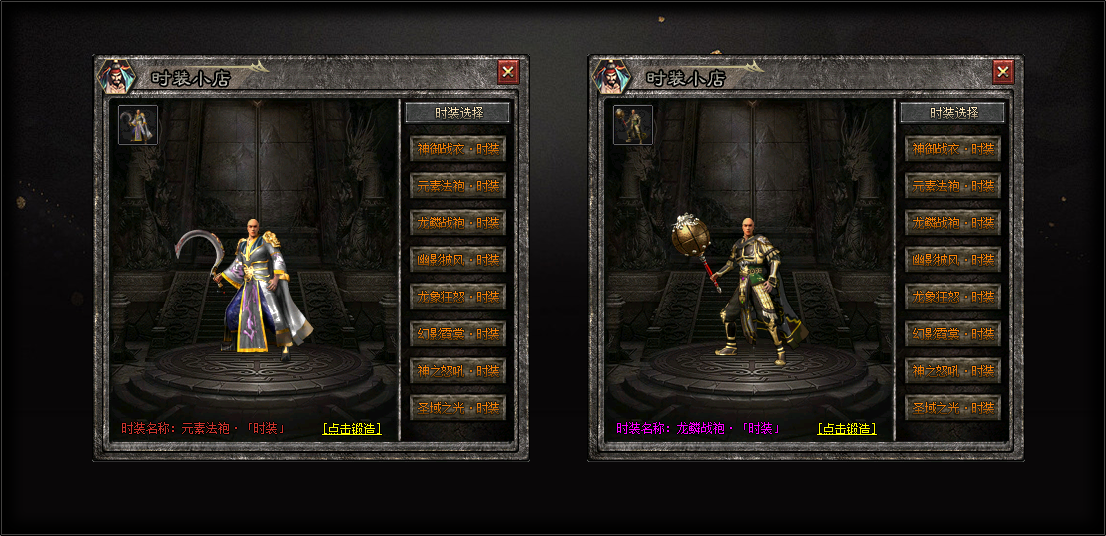
Task: Choose 龙象狂怒 in the scythe character's window
Action: 458,297
